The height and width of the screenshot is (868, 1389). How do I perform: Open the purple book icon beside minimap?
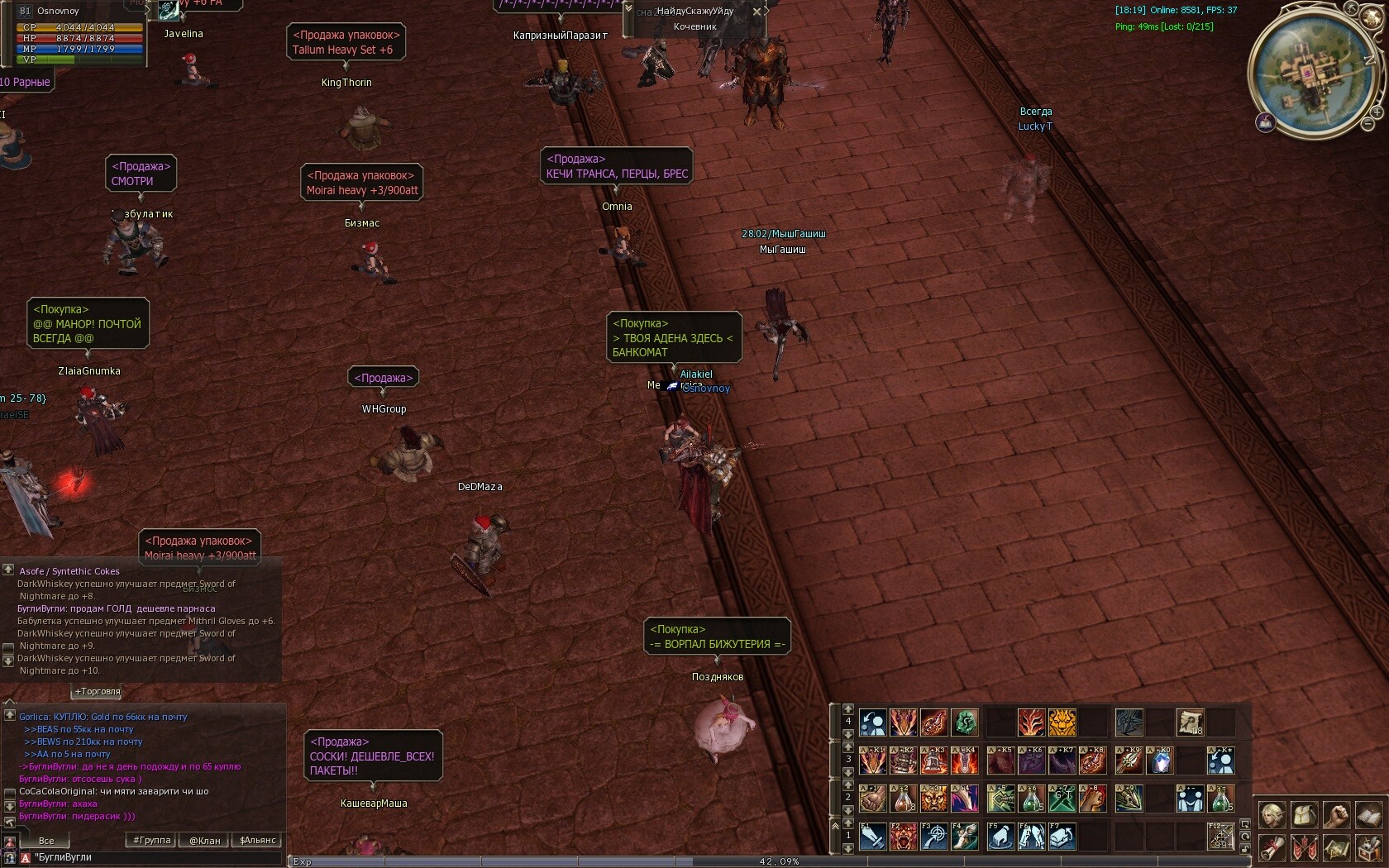click(x=1264, y=123)
